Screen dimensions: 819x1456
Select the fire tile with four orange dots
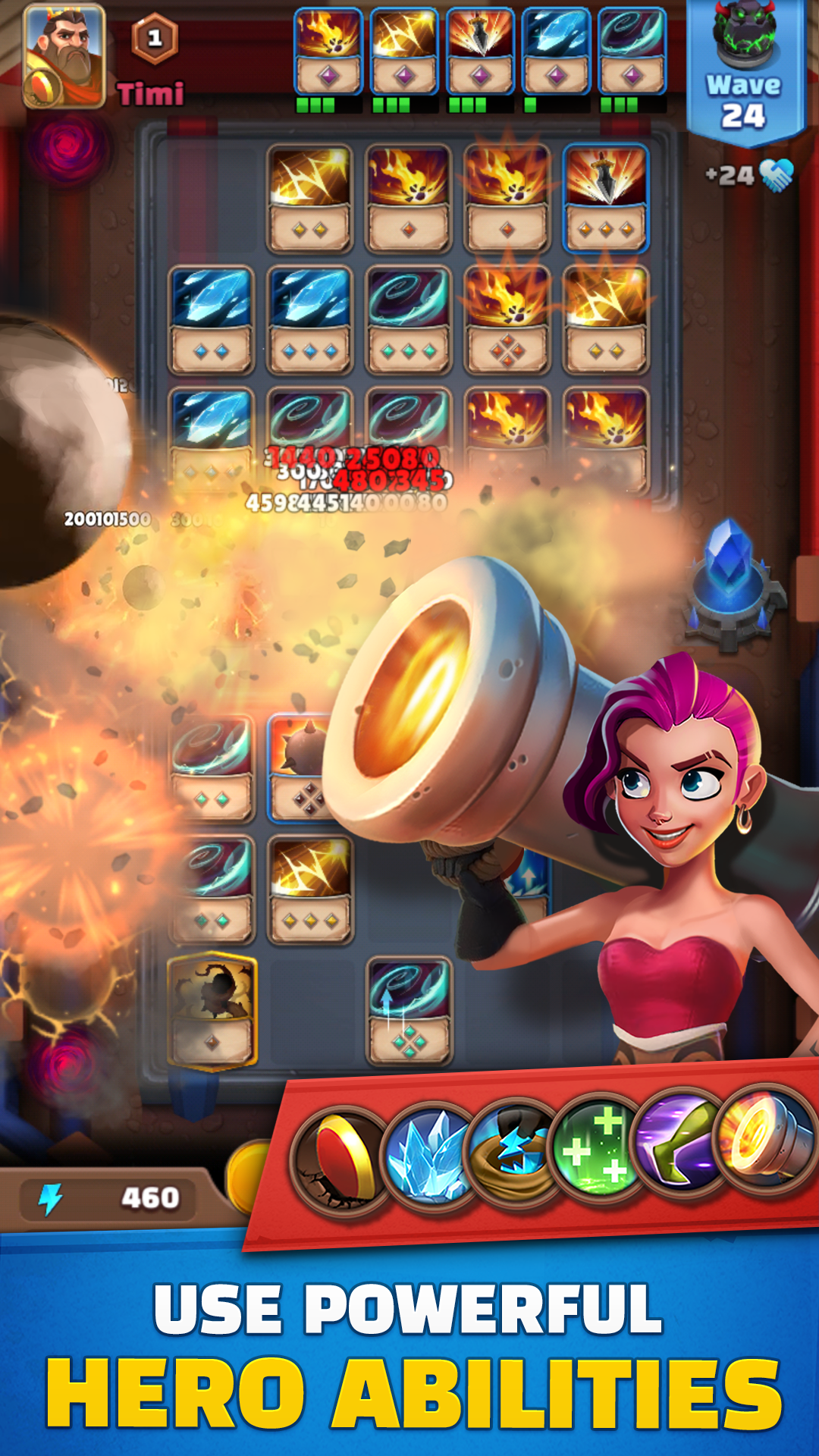pos(507,319)
